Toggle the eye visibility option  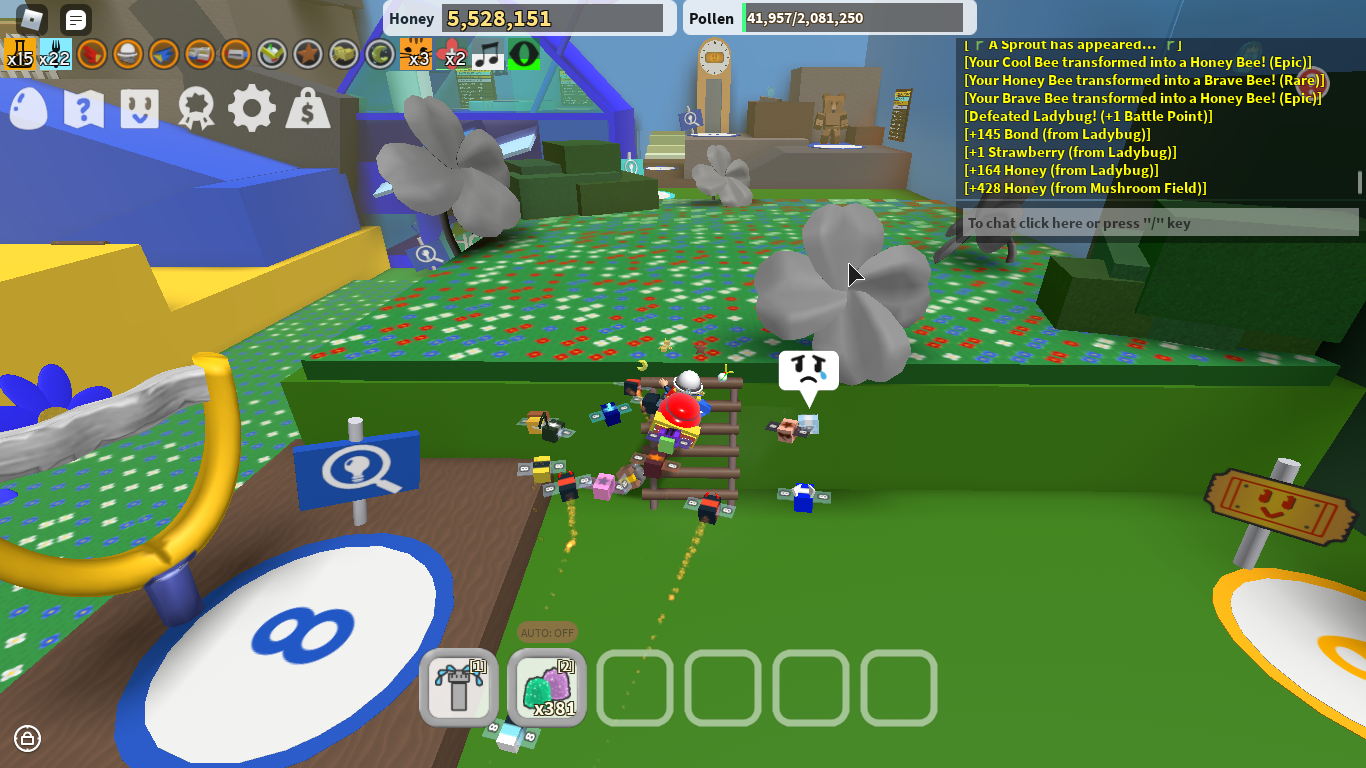pyautogui.click(x=525, y=55)
